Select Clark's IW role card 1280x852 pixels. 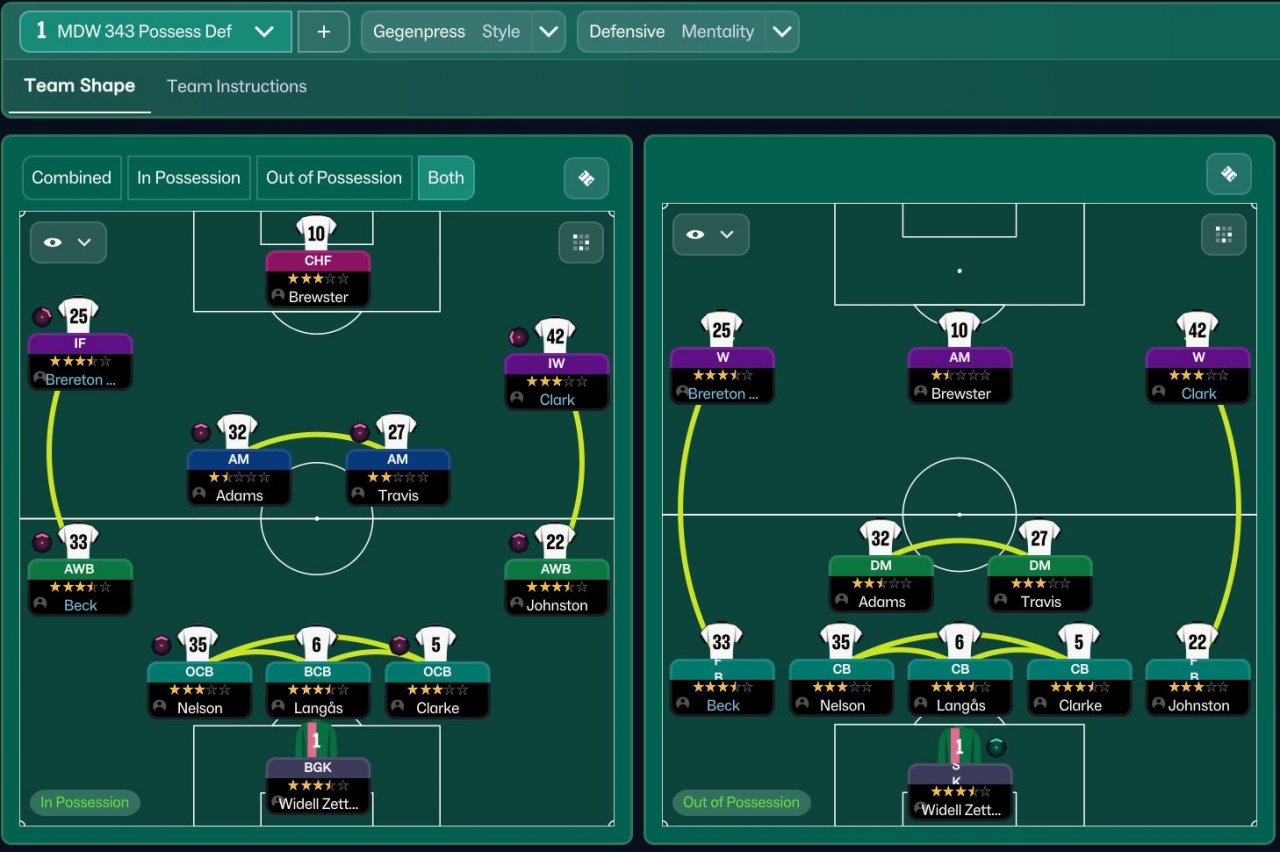(556, 381)
